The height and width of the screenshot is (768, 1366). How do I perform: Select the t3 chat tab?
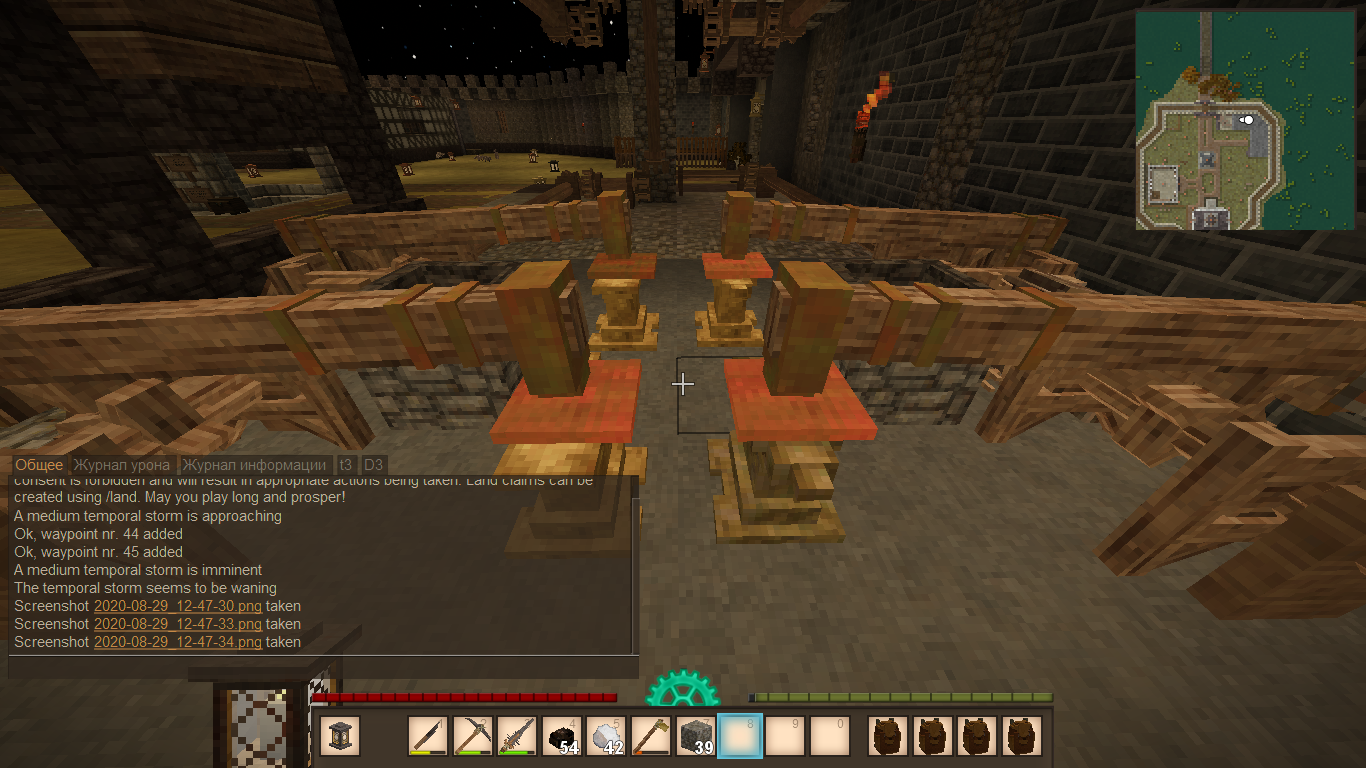[x=346, y=465]
